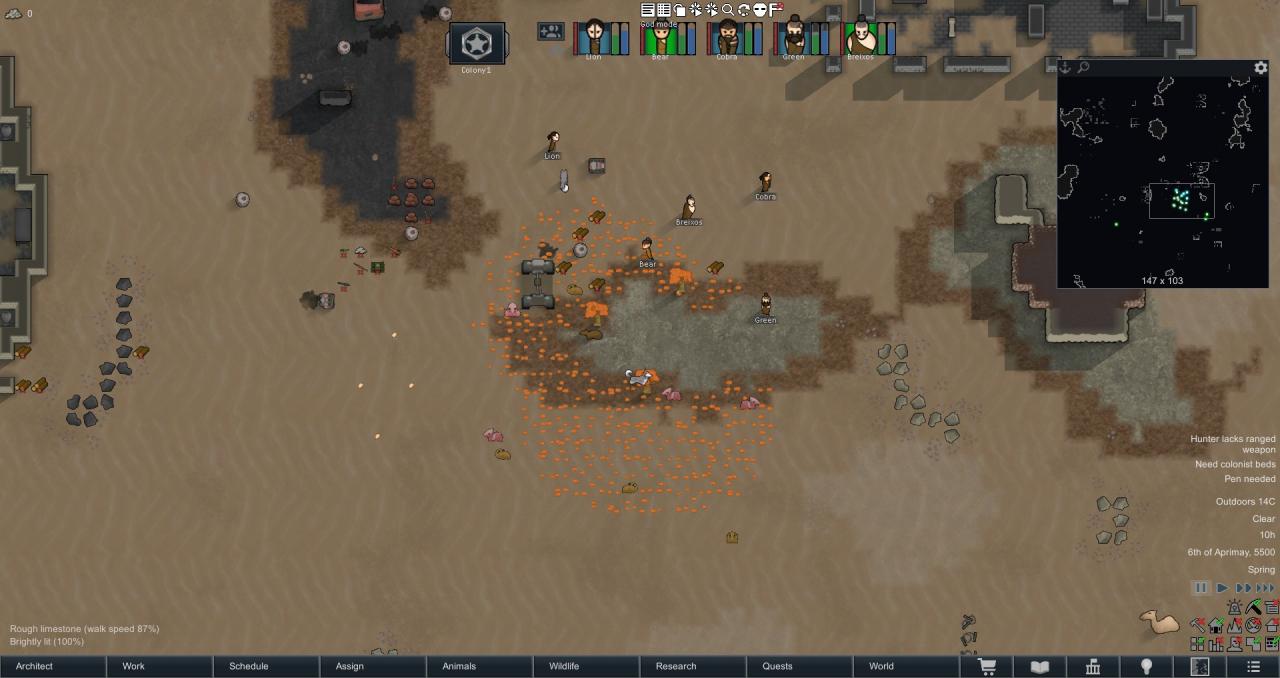Screen dimensions: 1280x678
Task: Switch to the World view
Action: click(881, 666)
